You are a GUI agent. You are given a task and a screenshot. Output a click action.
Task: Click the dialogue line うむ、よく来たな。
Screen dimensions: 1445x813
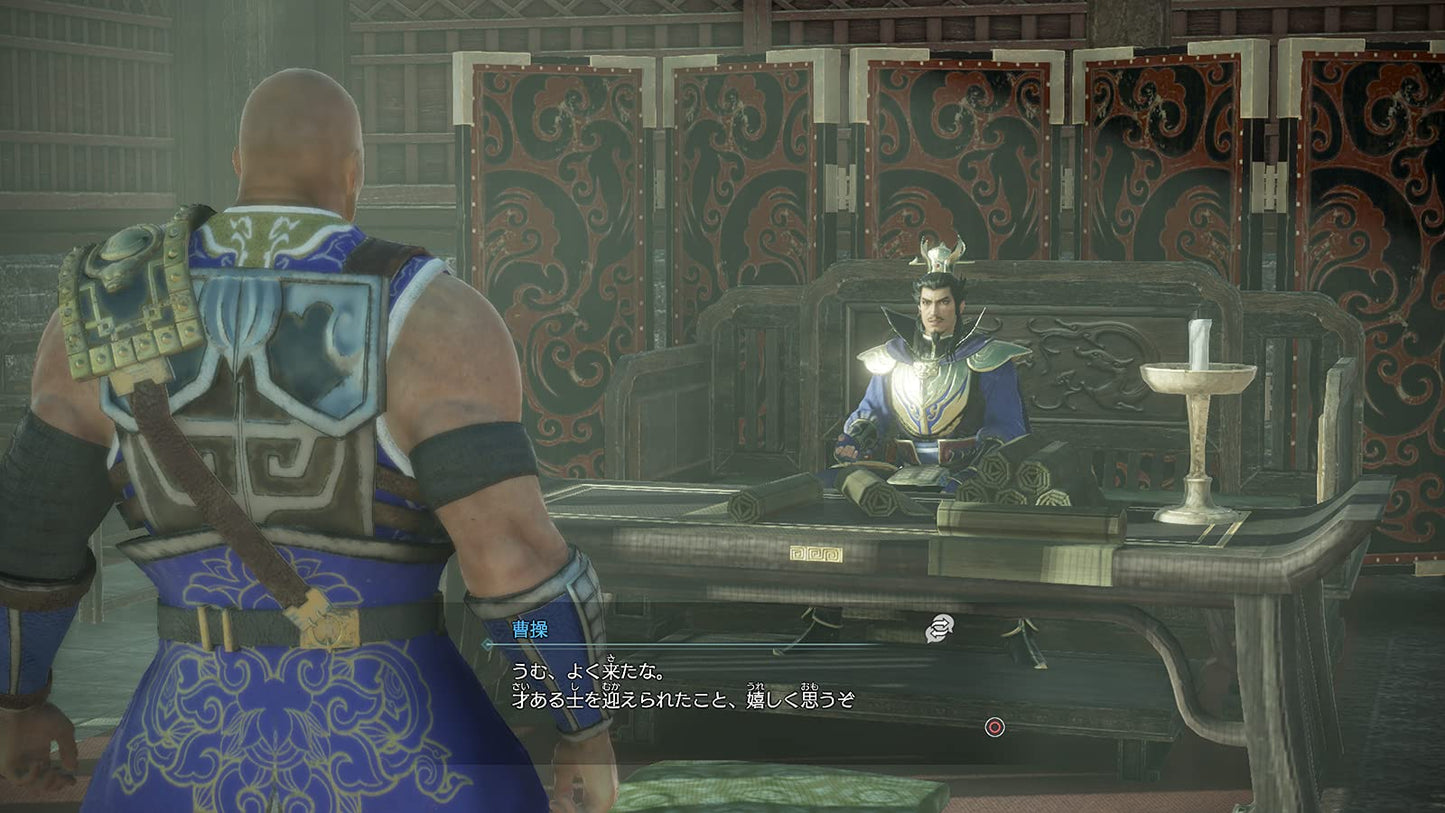587,670
